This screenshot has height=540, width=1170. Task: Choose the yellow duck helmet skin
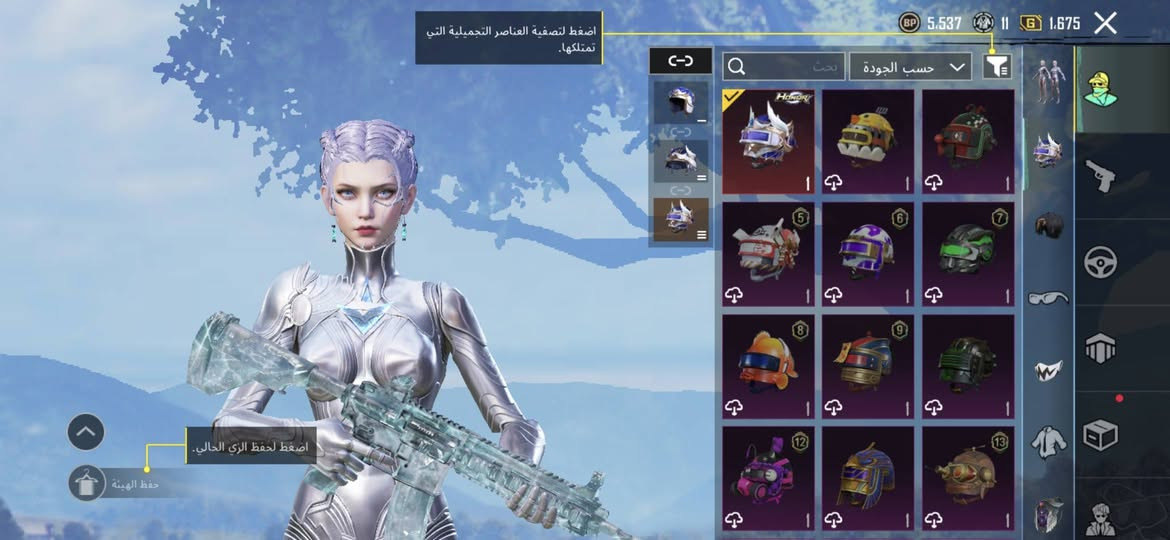pos(868,141)
